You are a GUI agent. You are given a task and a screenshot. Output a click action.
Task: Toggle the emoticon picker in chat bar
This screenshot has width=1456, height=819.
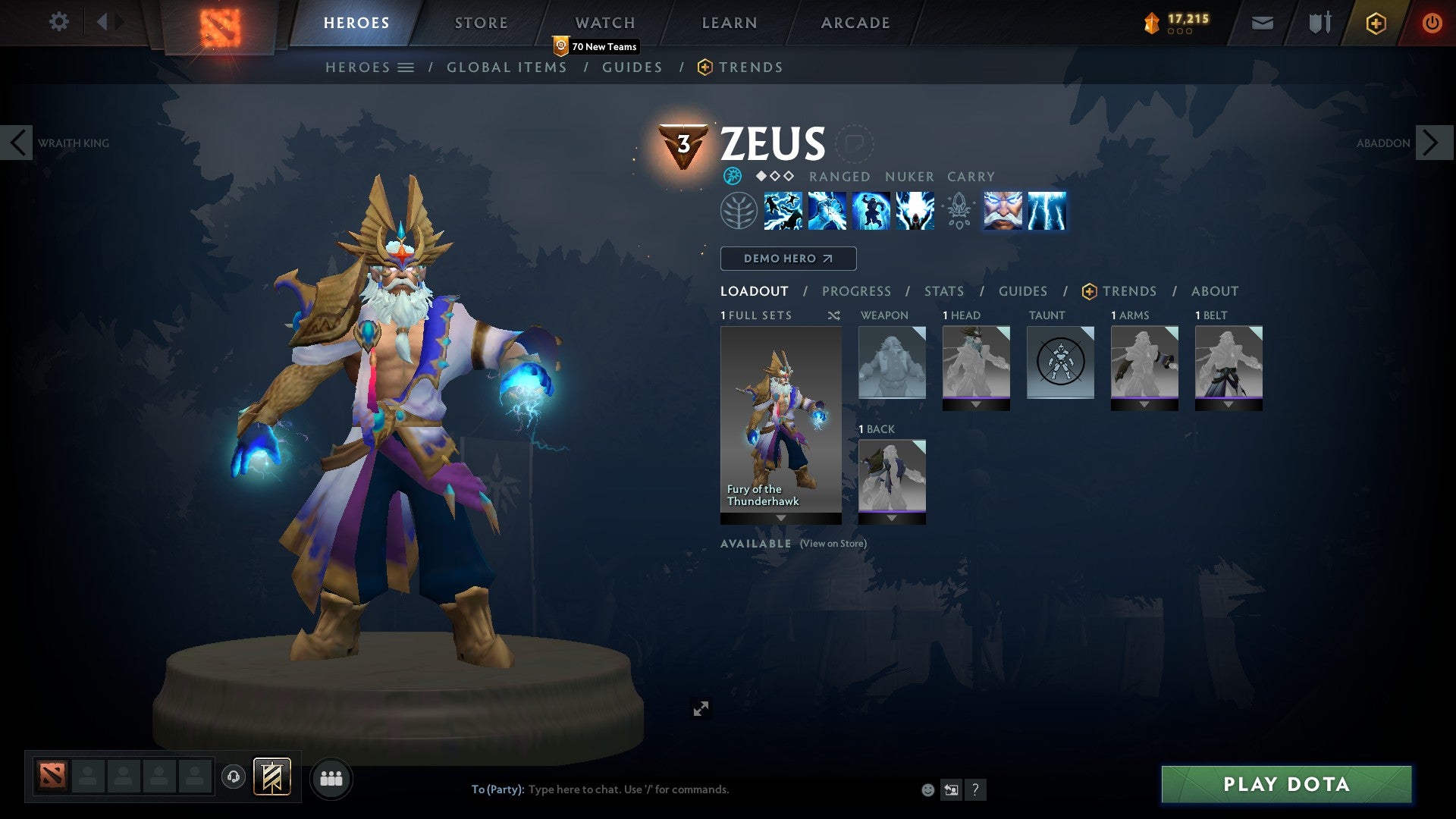tap(927, 789)
